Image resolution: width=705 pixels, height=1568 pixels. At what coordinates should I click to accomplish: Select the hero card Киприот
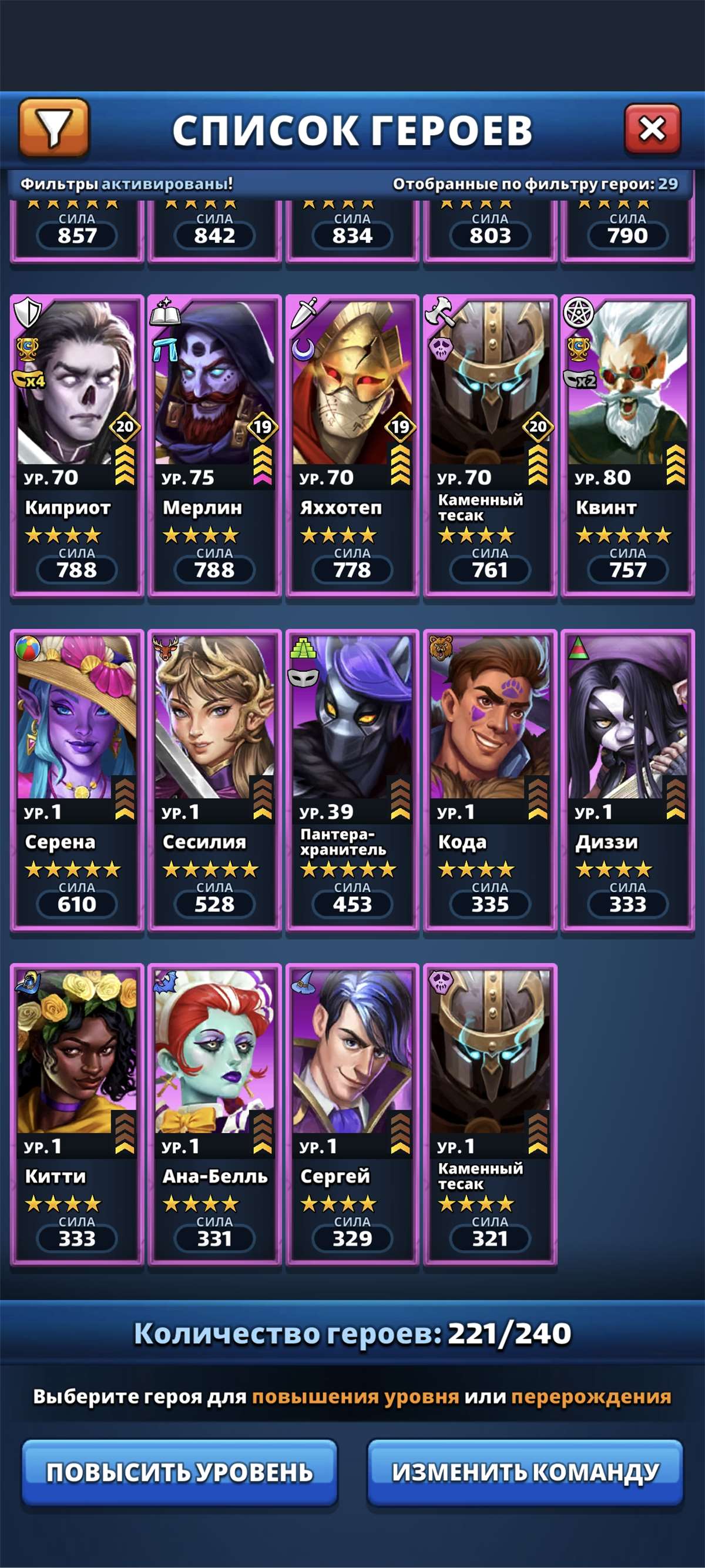(x=76, y=444)
